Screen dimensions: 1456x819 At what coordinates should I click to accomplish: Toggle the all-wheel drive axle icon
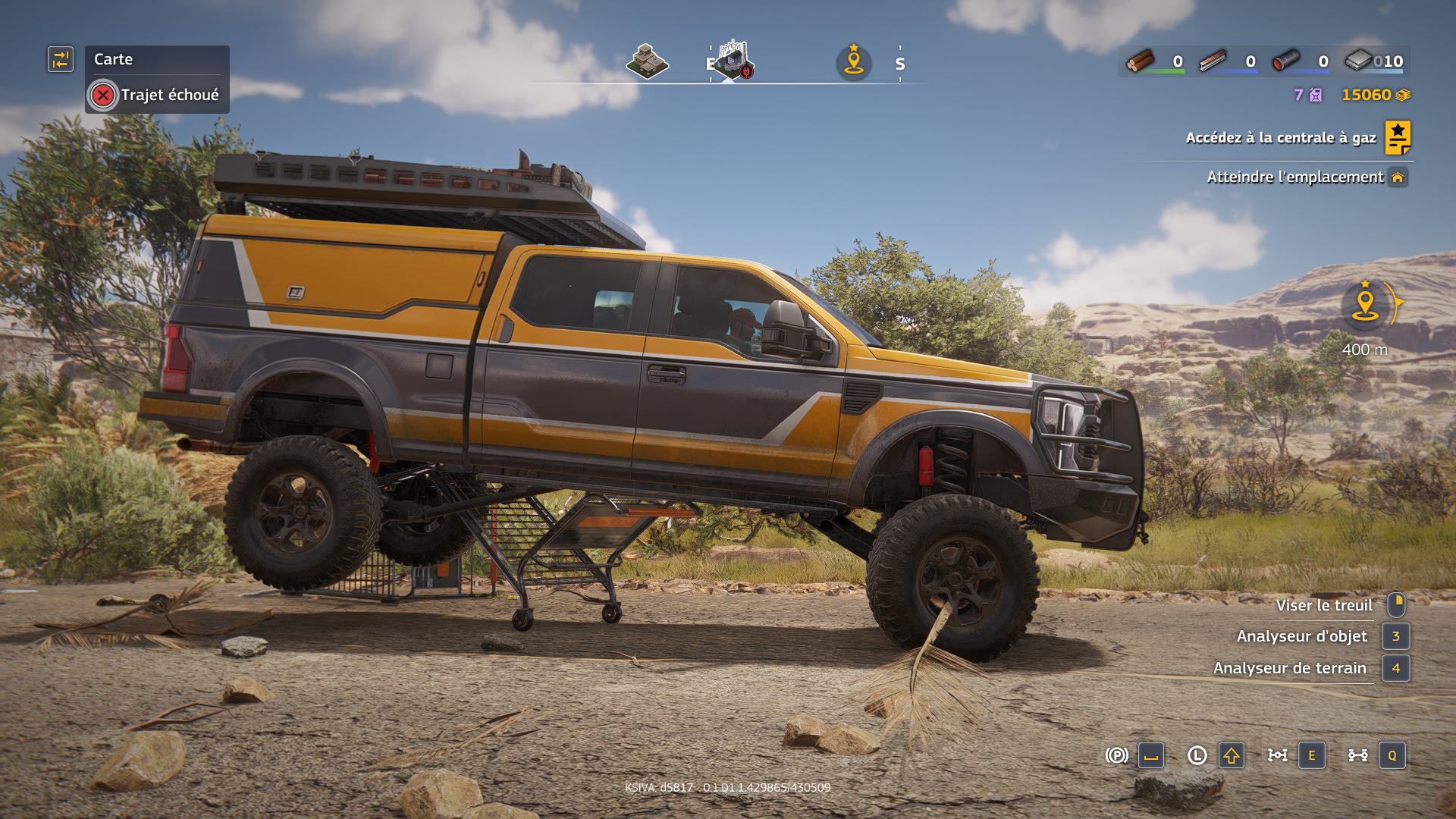click(x=1357, y=755)
